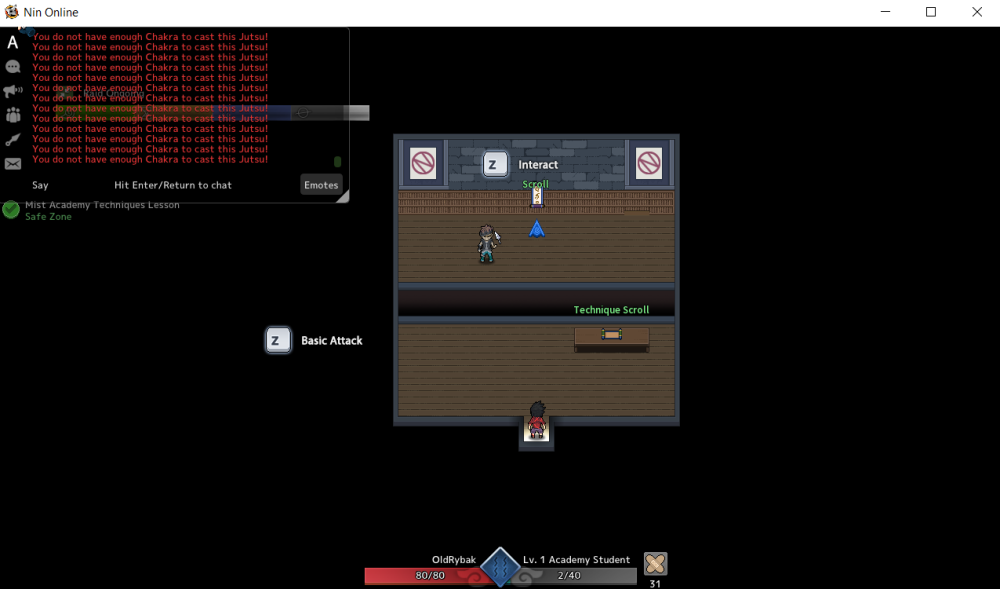Use the bandage item slot
The height and width of the screenshot is (589, 1000).
[x=655, y=563]
